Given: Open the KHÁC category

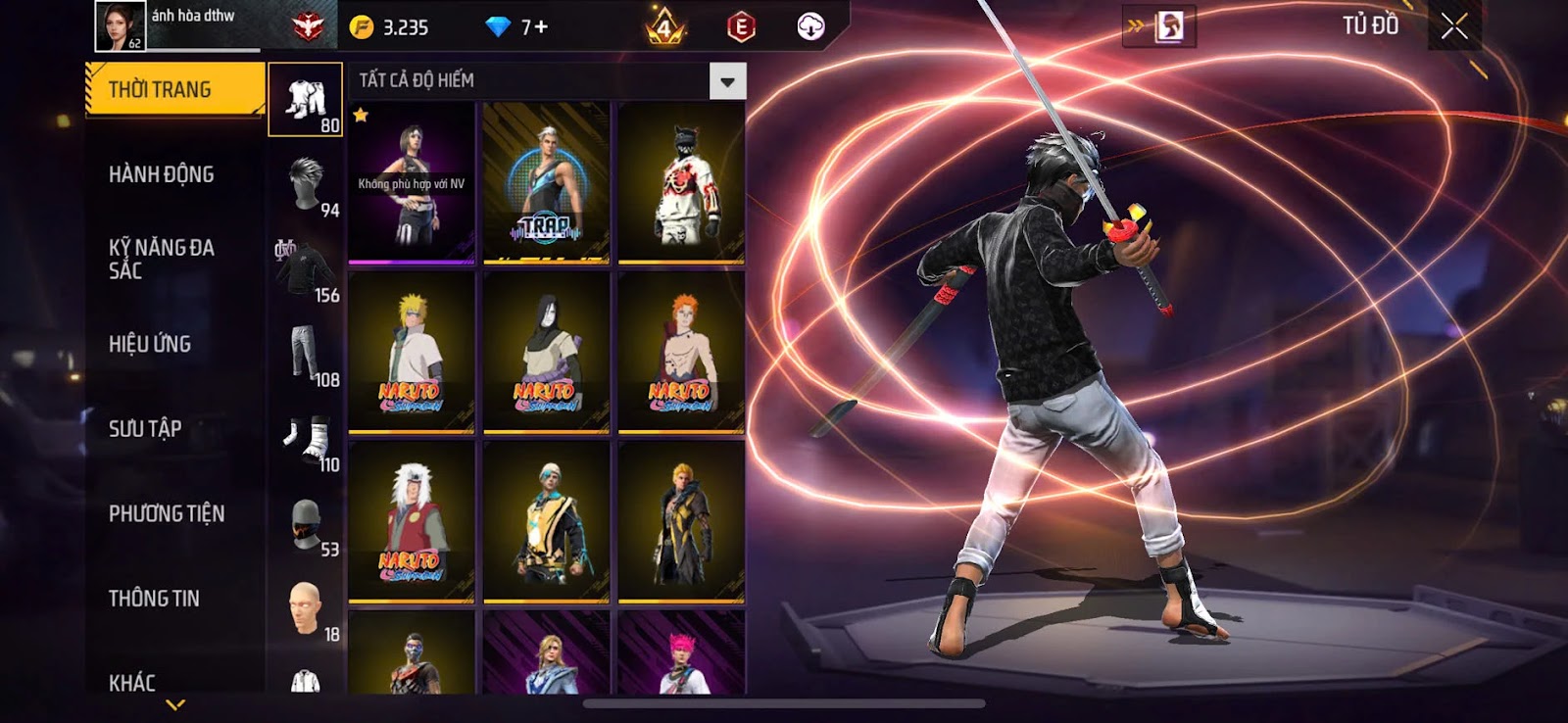Looking at the screenshot, I should [x=132, y=682].
